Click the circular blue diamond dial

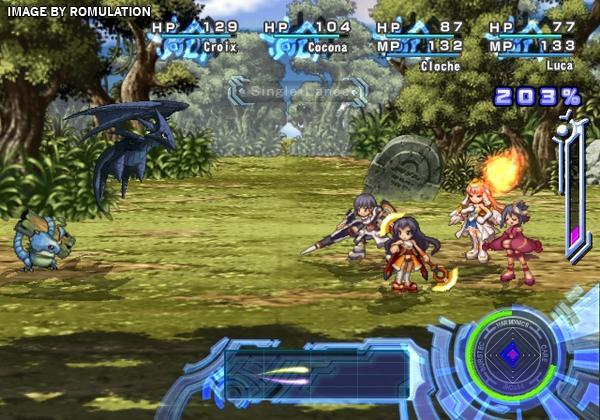click(510, 354)
